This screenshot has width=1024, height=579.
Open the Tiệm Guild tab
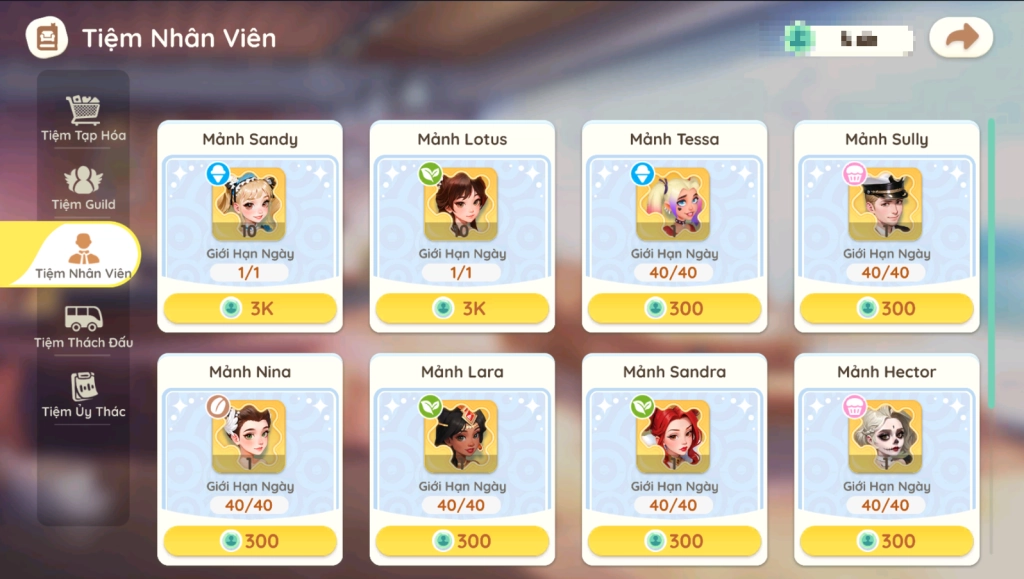click(x=83, y=188)
